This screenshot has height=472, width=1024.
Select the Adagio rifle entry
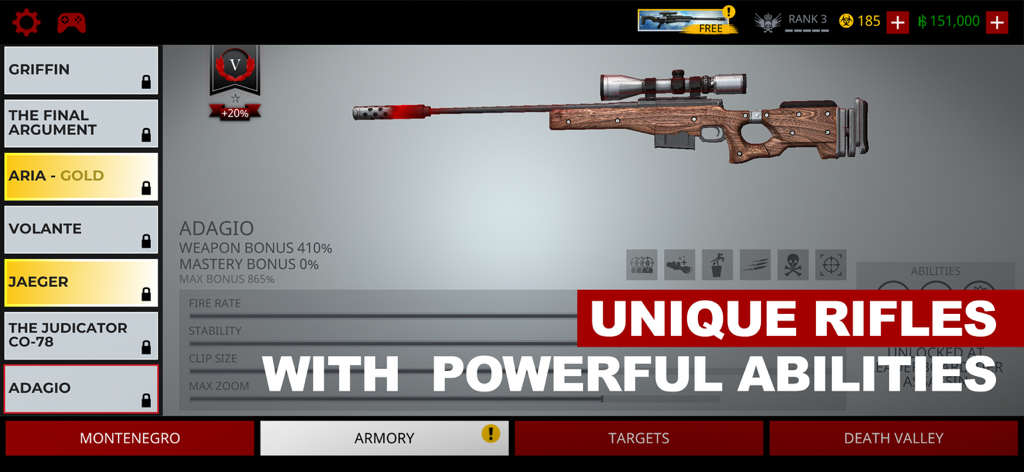click(x=81, y=388)
